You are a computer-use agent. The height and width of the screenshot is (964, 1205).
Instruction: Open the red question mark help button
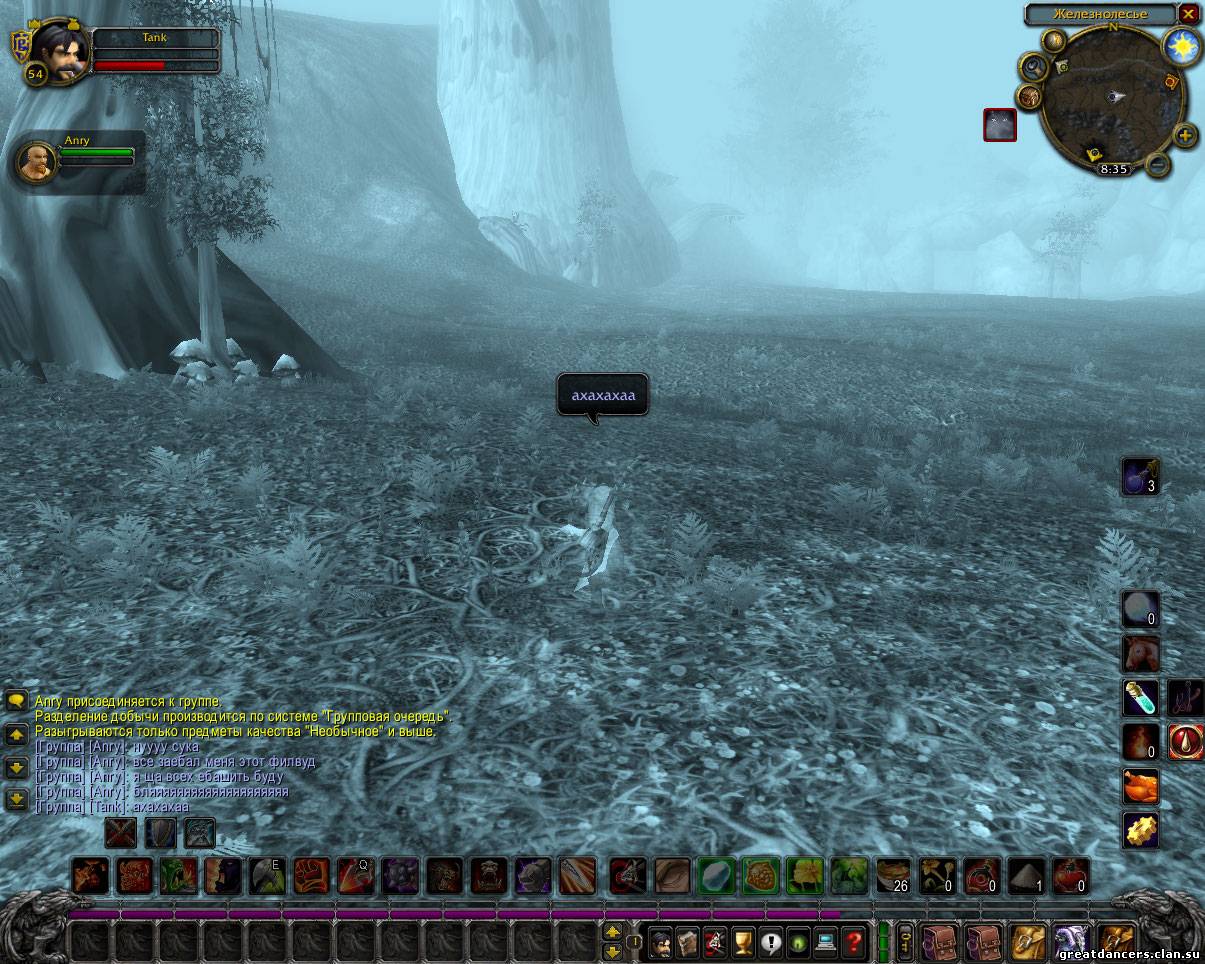click(852, 942)
